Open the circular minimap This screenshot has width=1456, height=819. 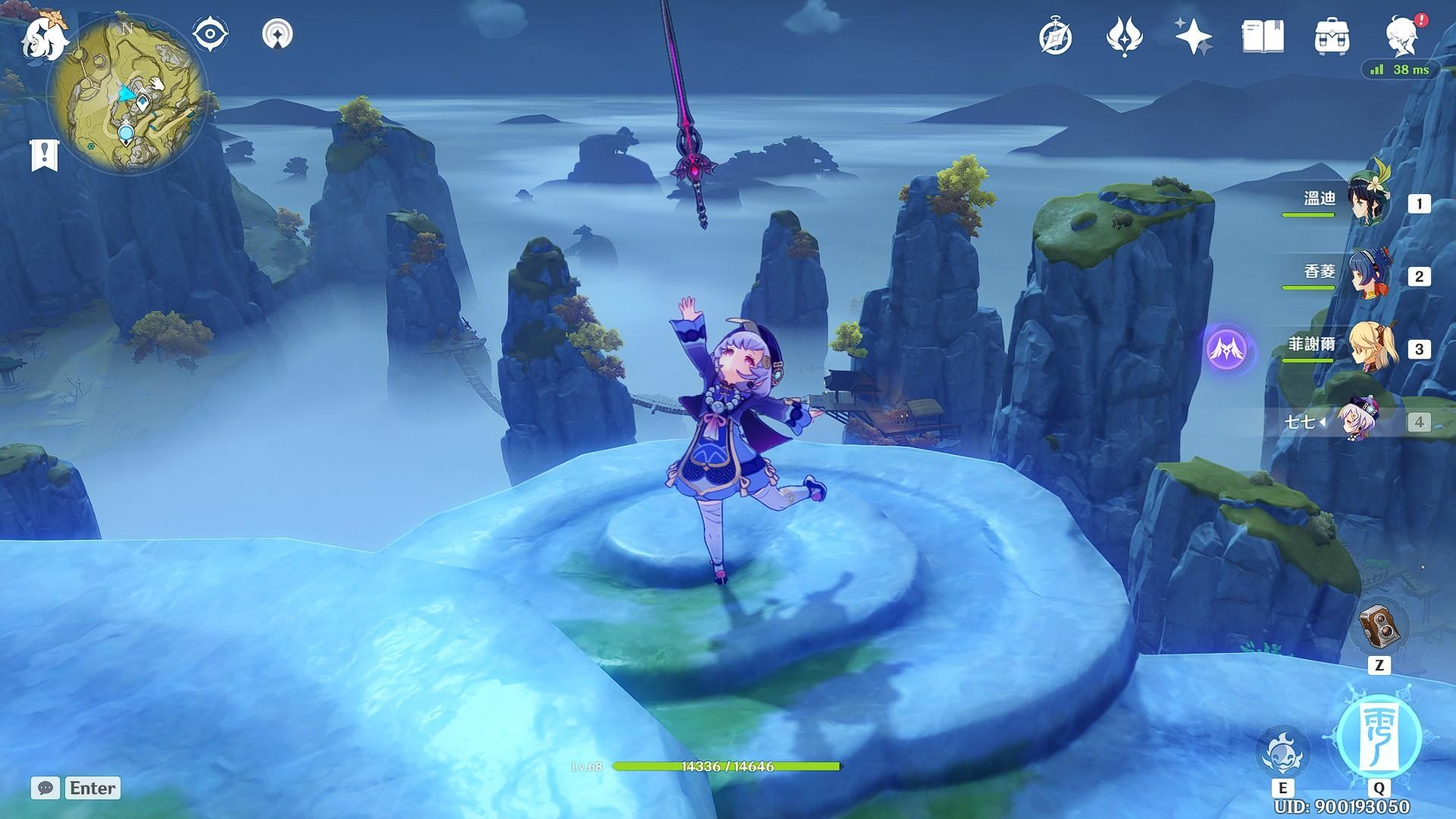(x=127, y=95)
